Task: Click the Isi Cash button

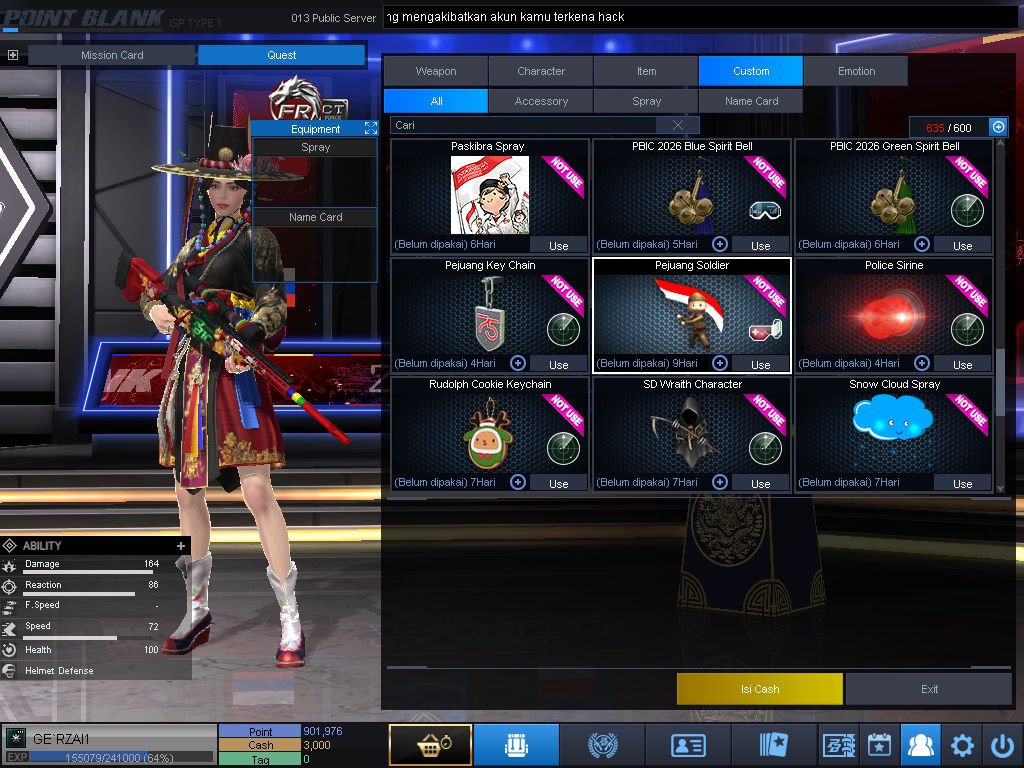Action: 760,689
